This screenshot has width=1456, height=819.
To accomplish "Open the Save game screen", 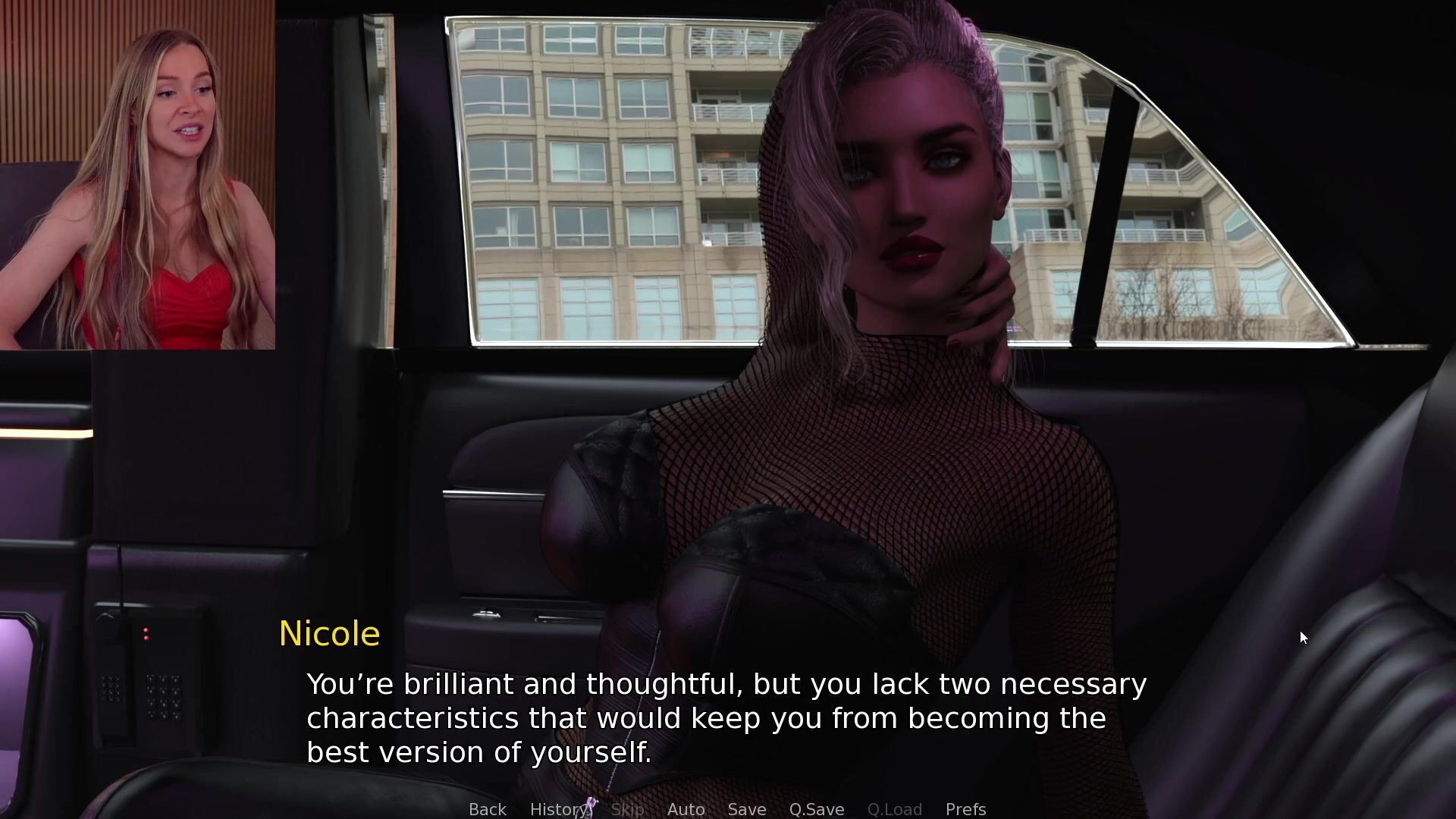I will [x=746, y=809].
